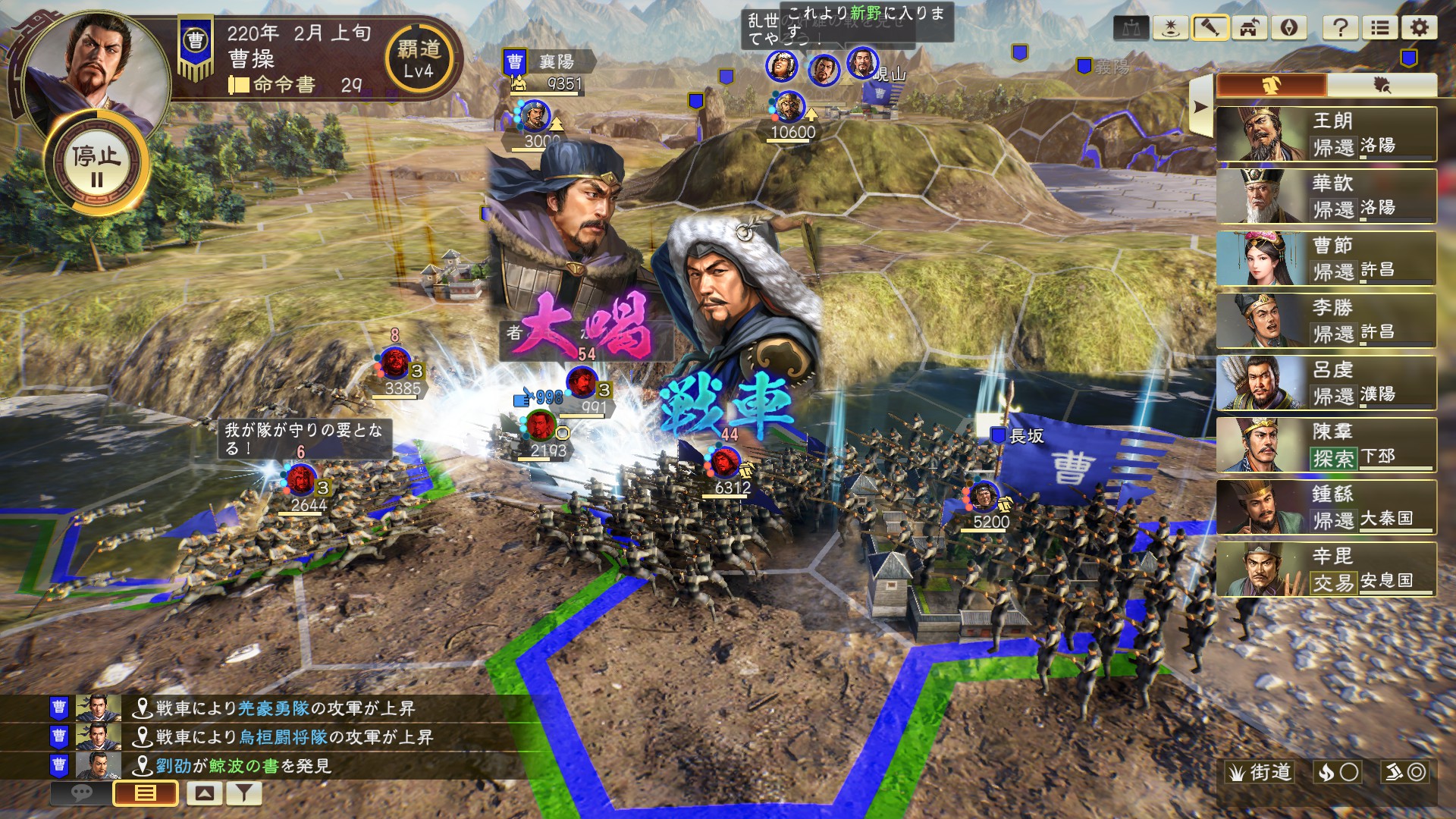Click the 覇道 Lv4 badge
The height and width of the screenshot is (819, 1456).
pos(419,59)
